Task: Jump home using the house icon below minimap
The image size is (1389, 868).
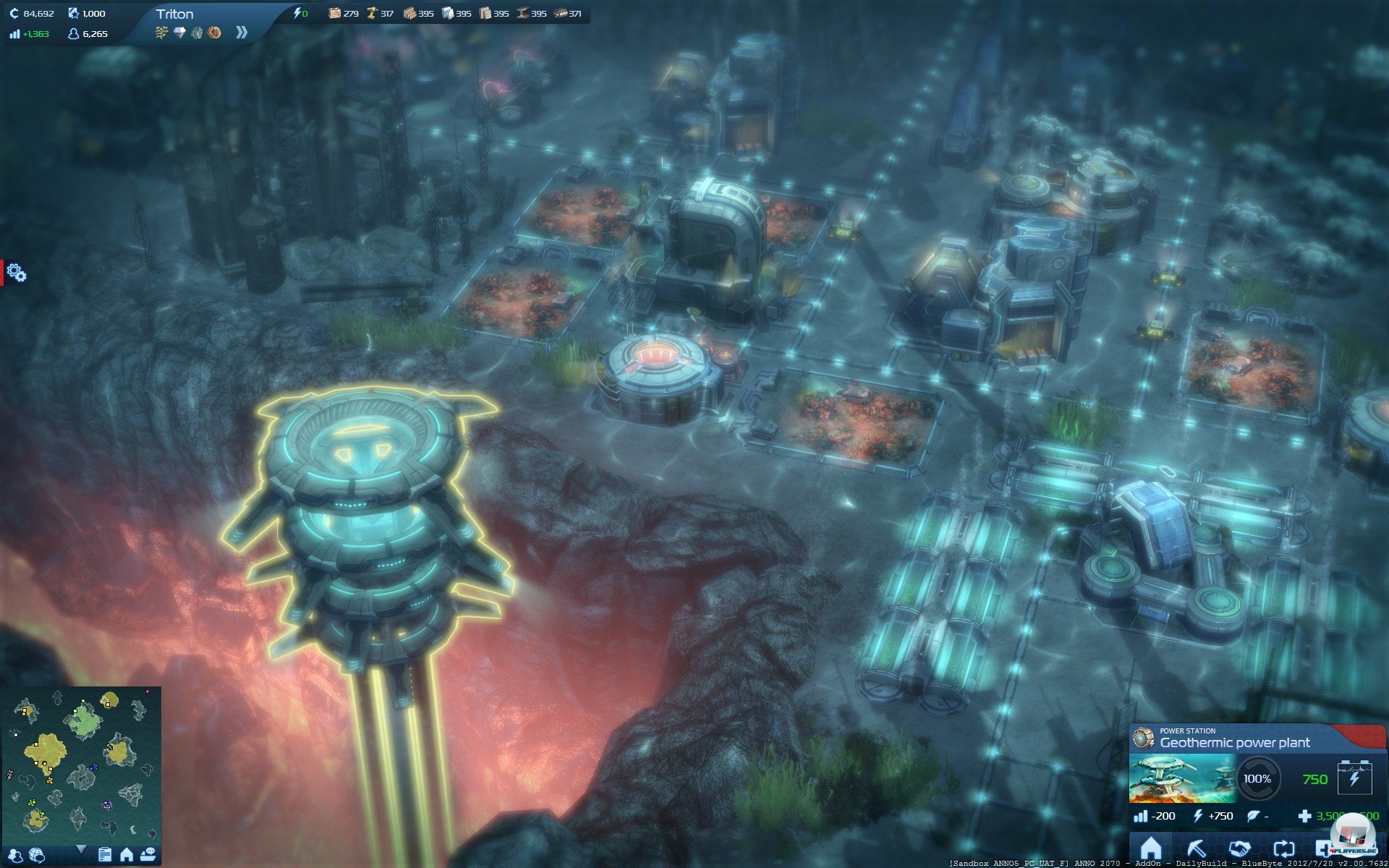Action: pyautogui.click(x=127, y=855)
